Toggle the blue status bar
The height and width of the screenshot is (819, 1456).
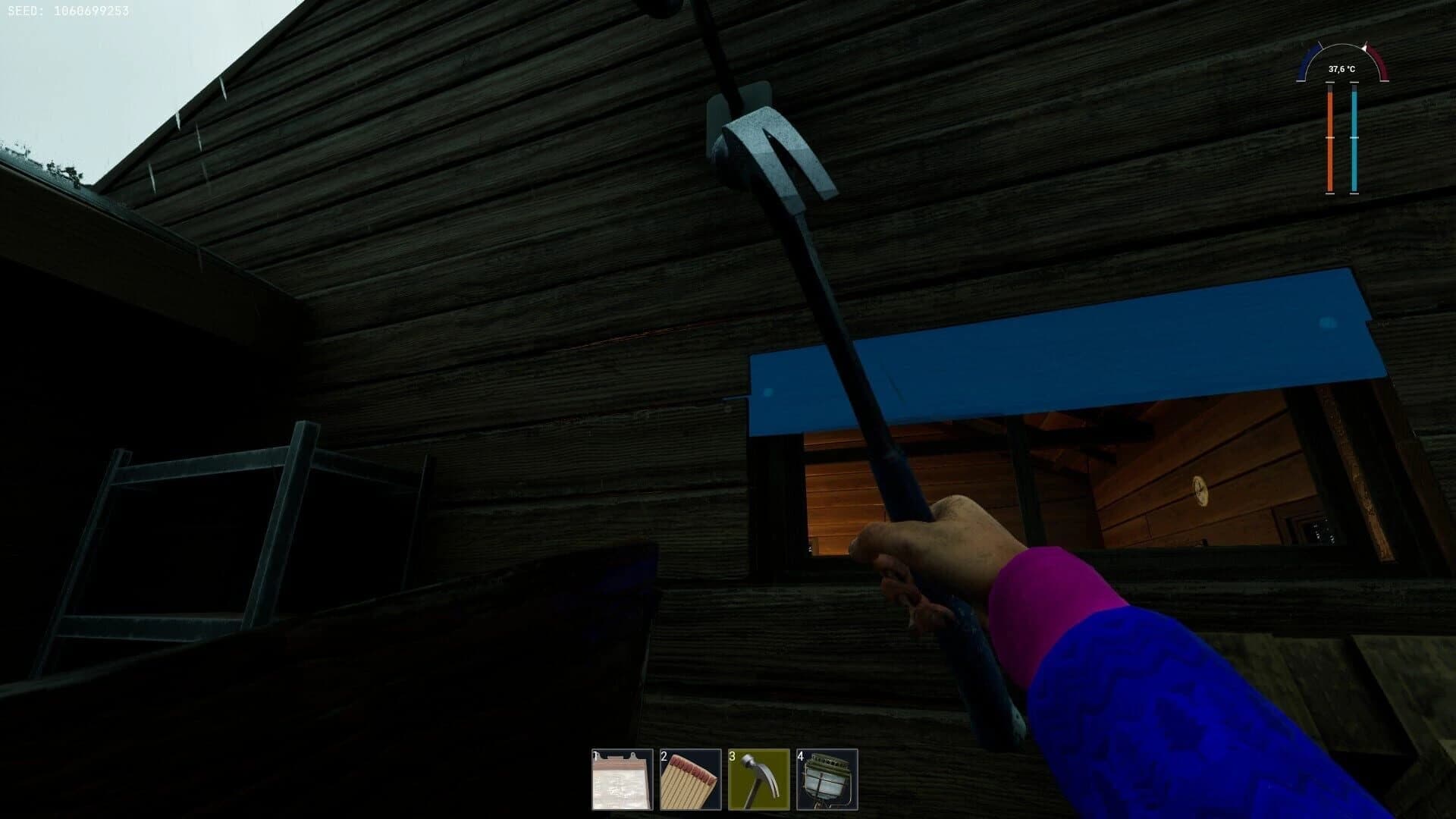coord(1355,136)
